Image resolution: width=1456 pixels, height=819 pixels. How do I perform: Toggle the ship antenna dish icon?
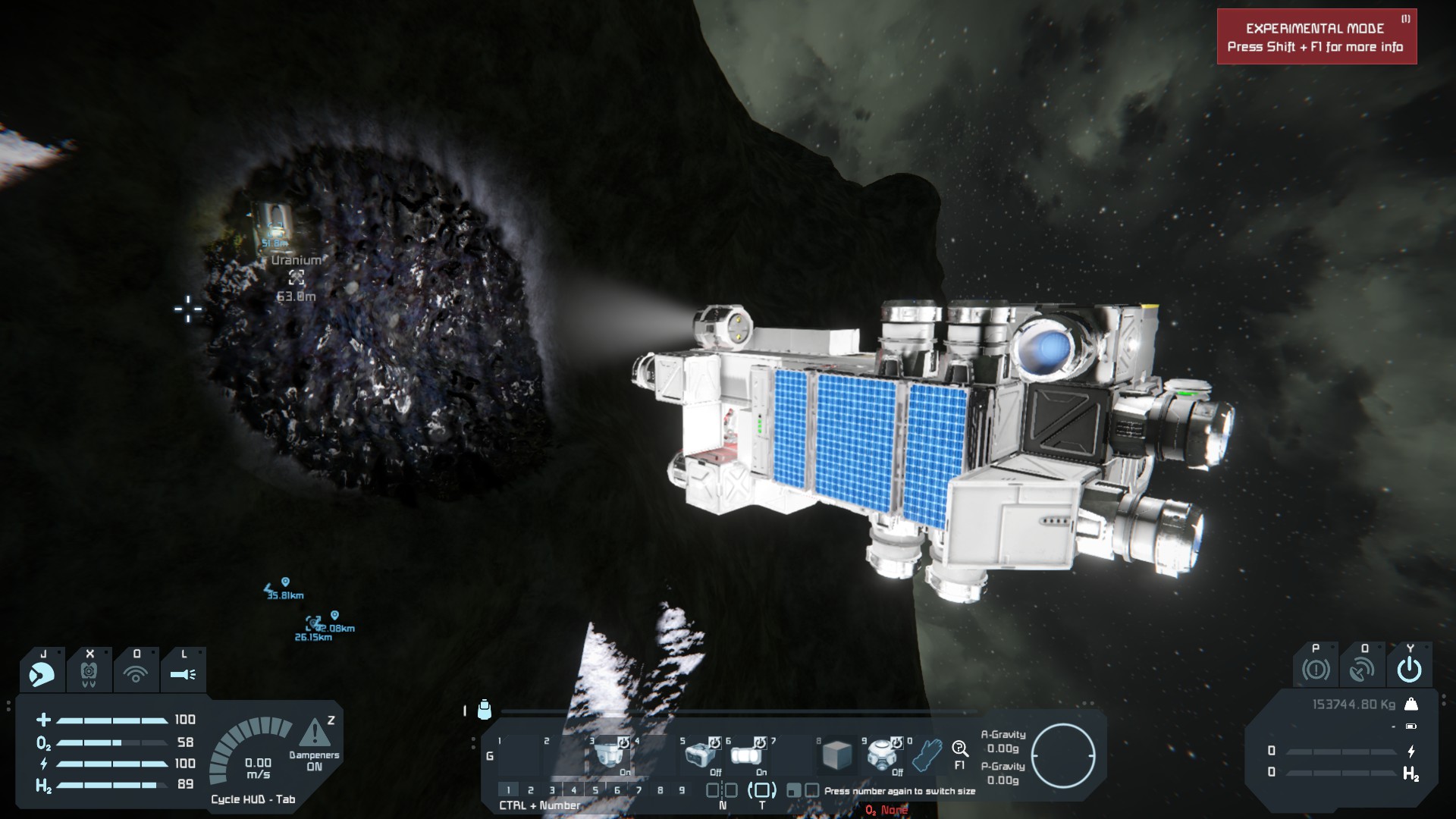click(1362, 670)
